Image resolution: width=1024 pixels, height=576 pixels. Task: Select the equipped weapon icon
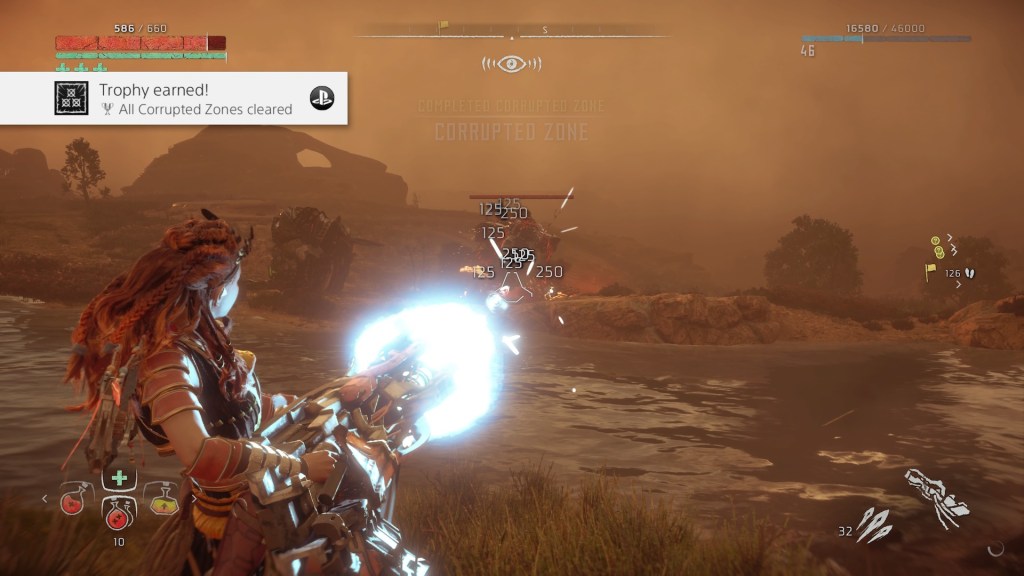tap(937, 497)
